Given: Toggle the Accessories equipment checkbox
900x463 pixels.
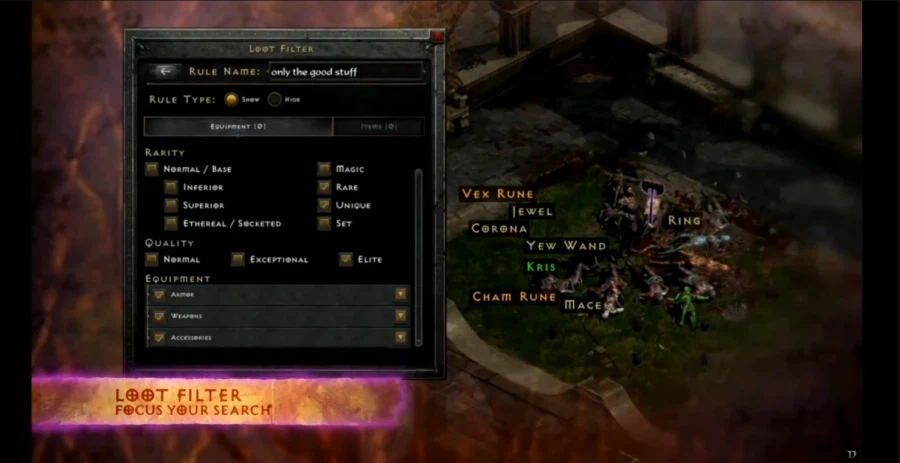Looking at the screenshot, I should tap(158, 338).
